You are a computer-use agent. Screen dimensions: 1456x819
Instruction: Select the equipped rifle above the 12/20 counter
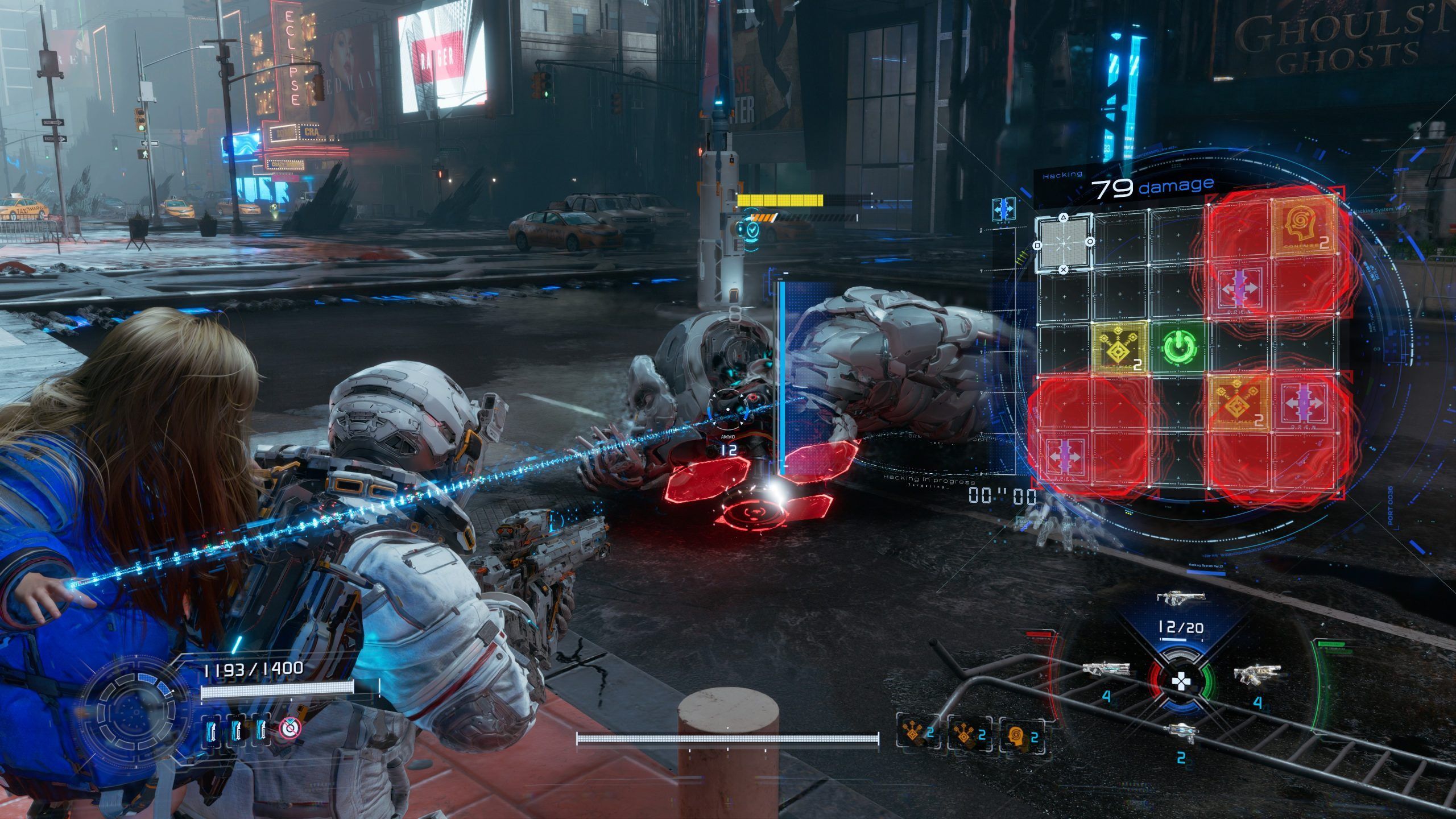click(1181, 598)
